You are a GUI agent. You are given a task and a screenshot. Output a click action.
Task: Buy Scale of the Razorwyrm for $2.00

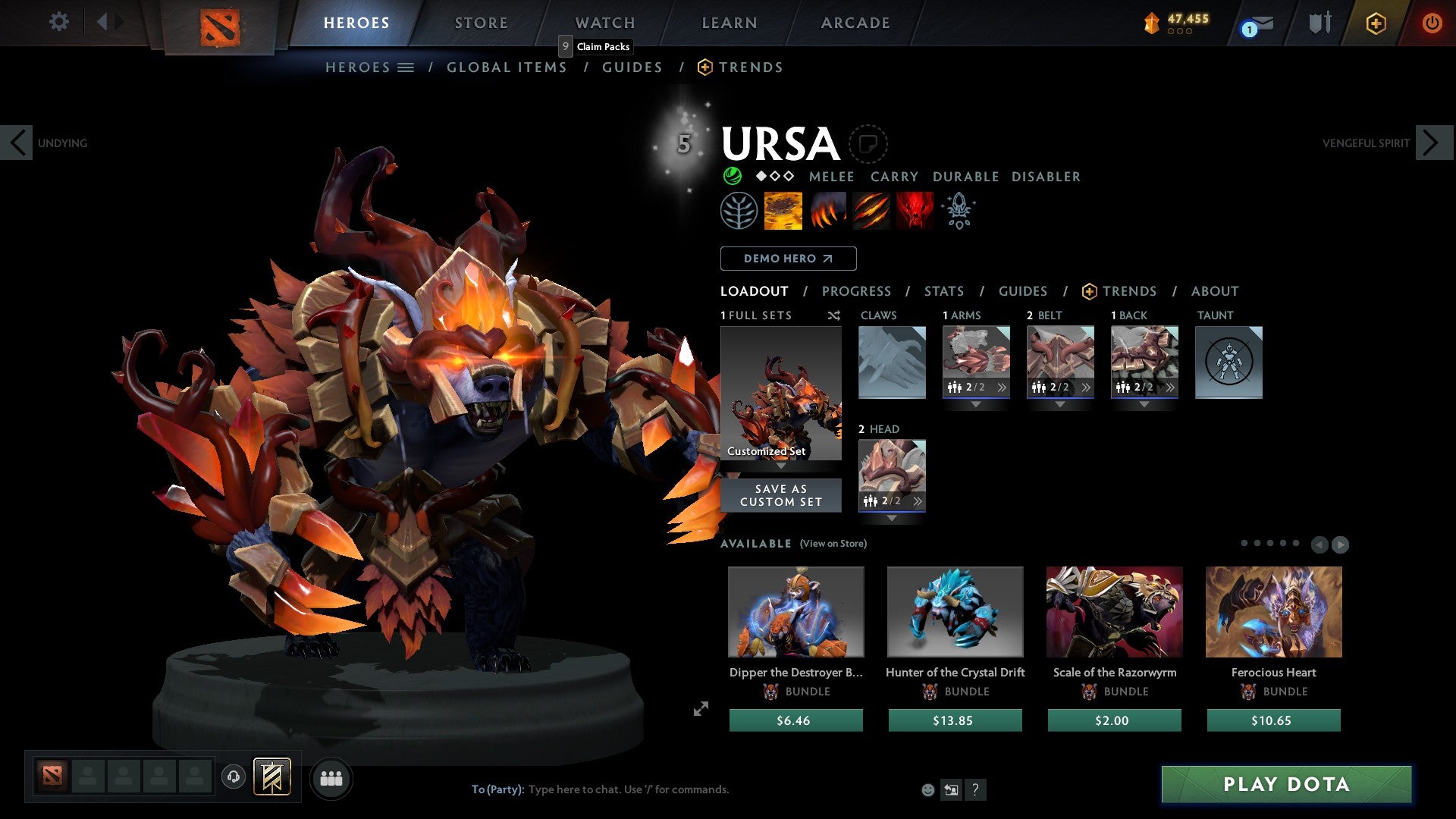pos(1114,720)
